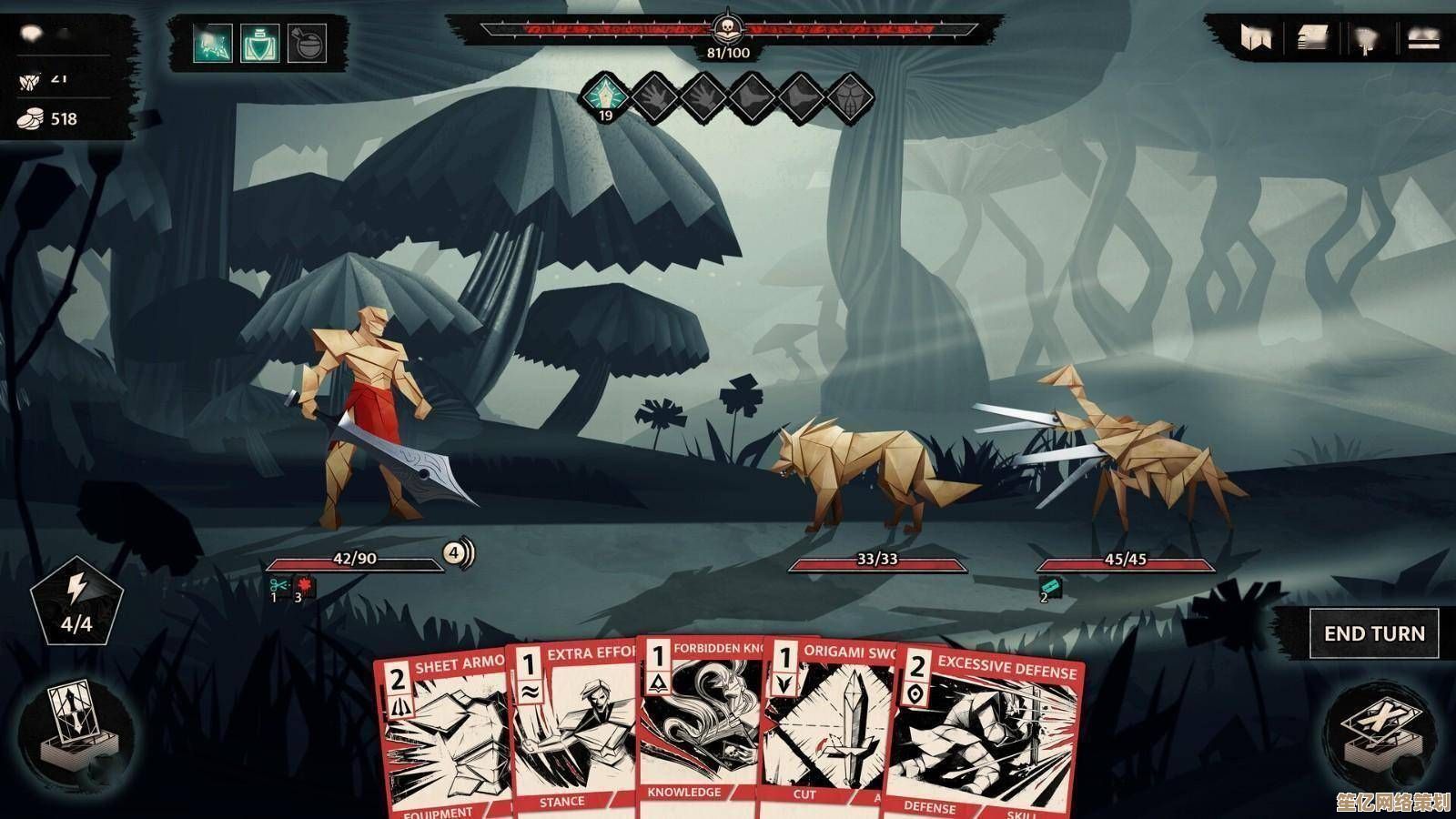
Task: Use the green potion bottle item
Action: point(259,43)
